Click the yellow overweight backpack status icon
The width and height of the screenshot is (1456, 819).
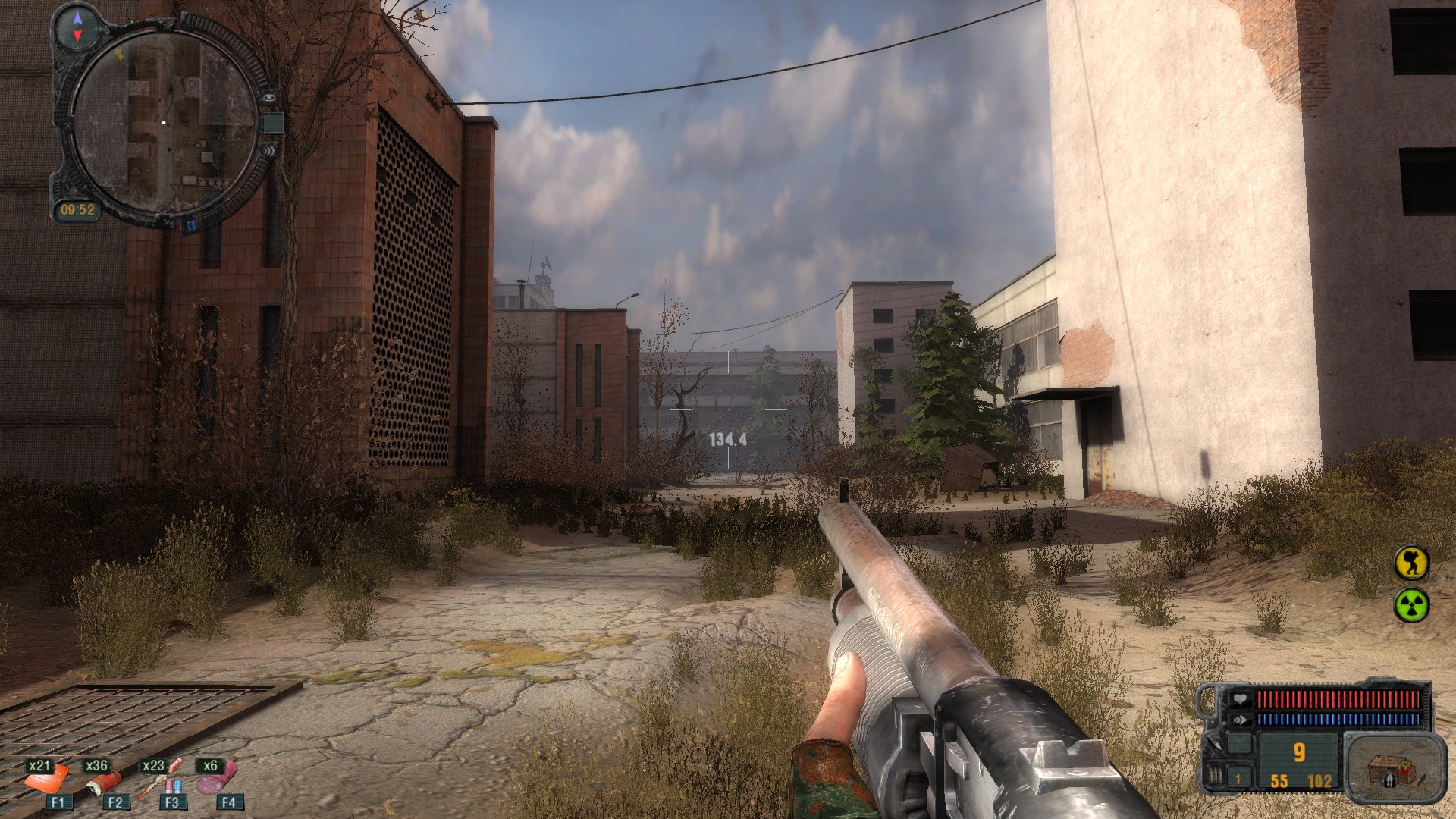click(x=1411, y=563)
